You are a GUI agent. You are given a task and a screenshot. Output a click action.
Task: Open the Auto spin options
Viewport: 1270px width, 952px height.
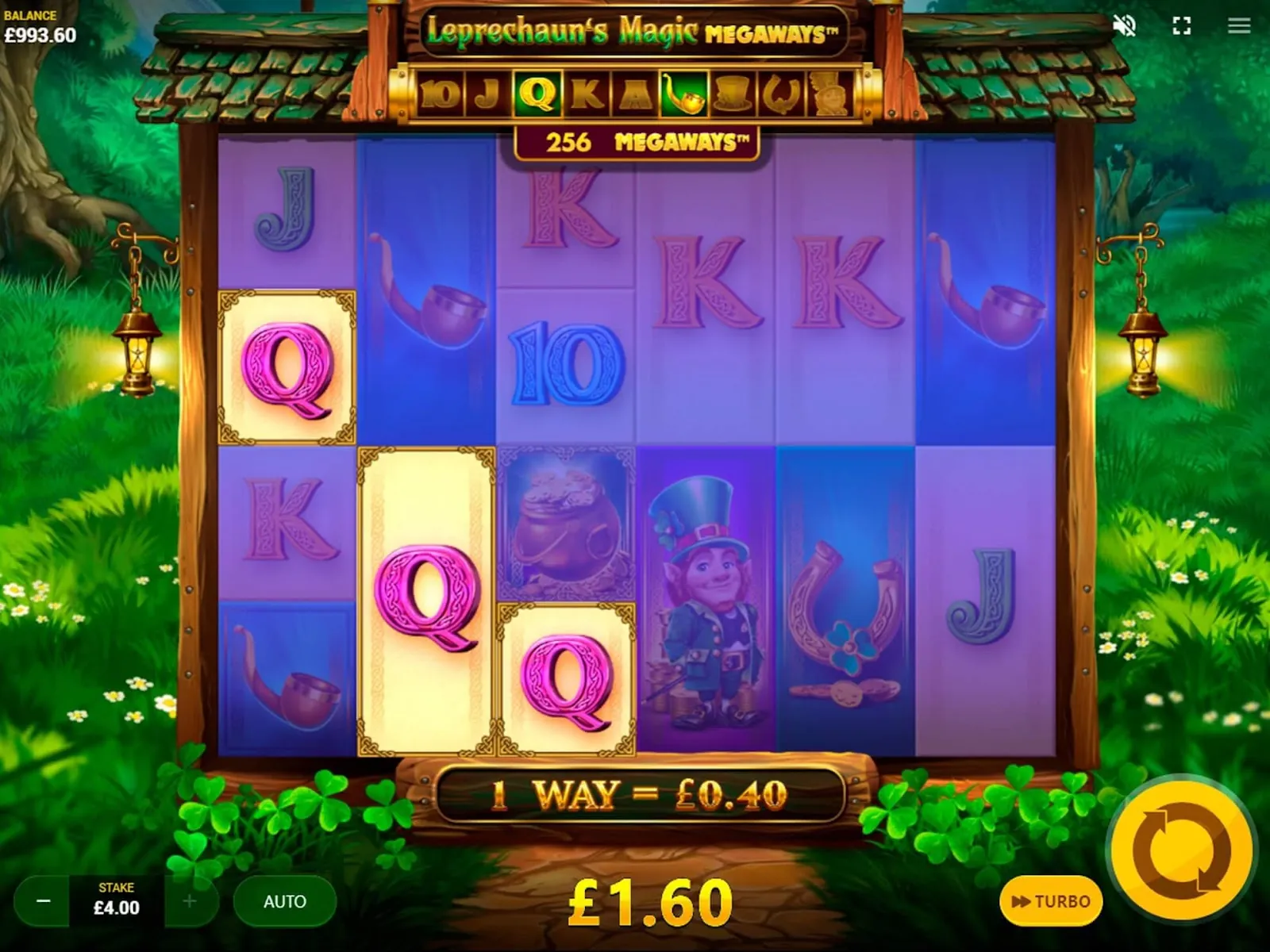click(x=285, y=901)
